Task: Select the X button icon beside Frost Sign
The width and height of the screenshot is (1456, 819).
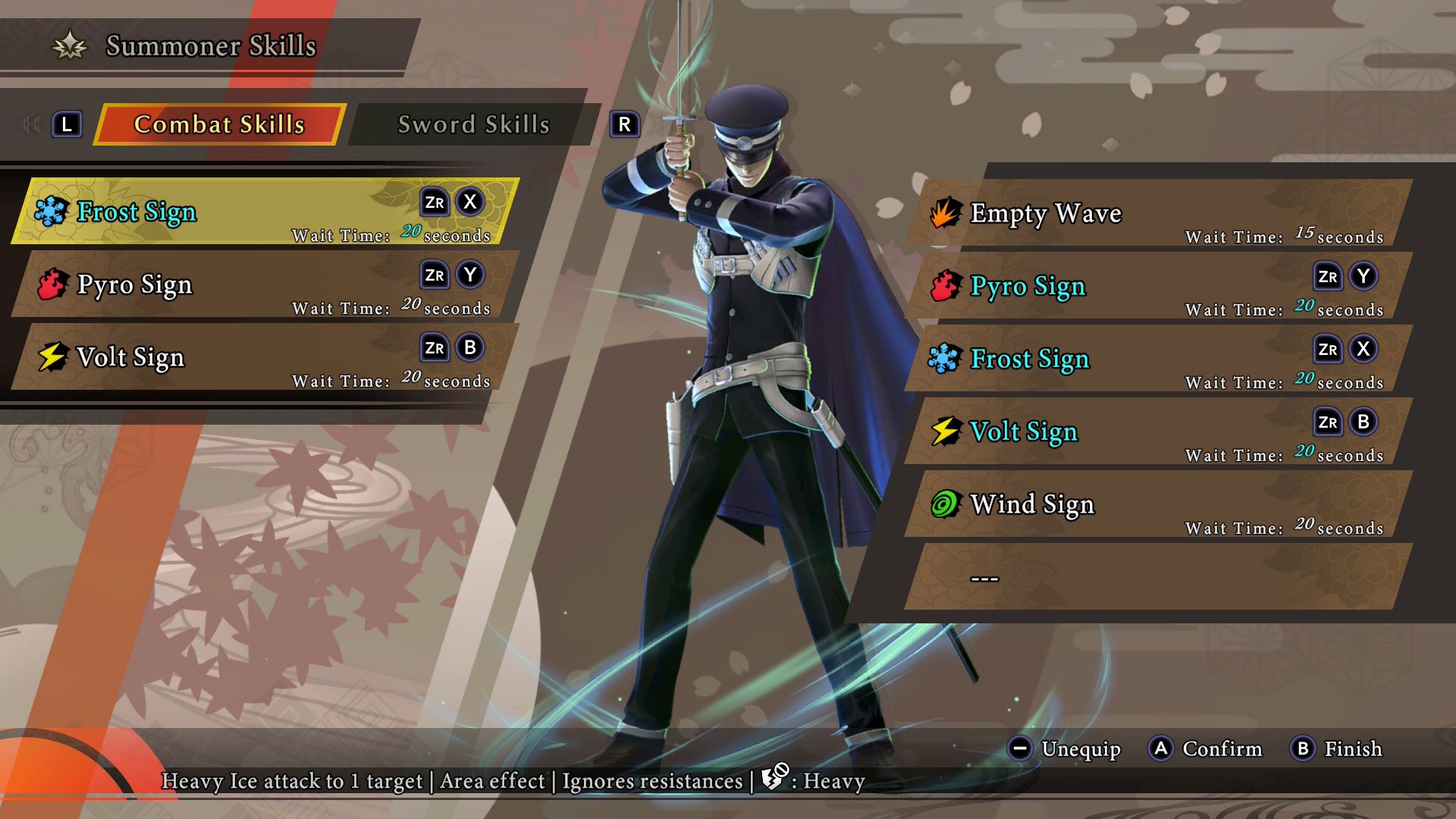Action: point(470,203)
